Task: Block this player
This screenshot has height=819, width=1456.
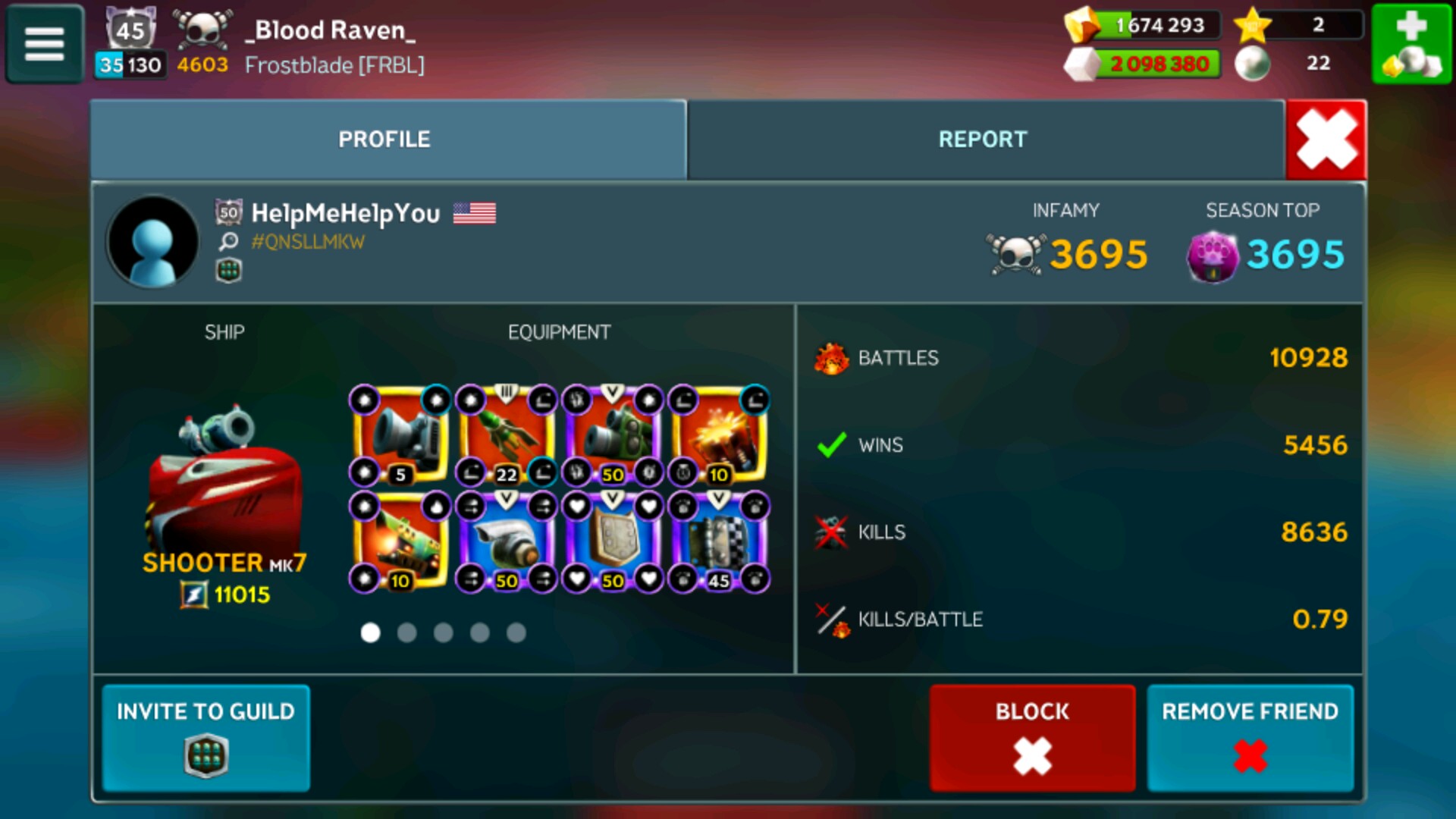Action: pos(1032,737)
